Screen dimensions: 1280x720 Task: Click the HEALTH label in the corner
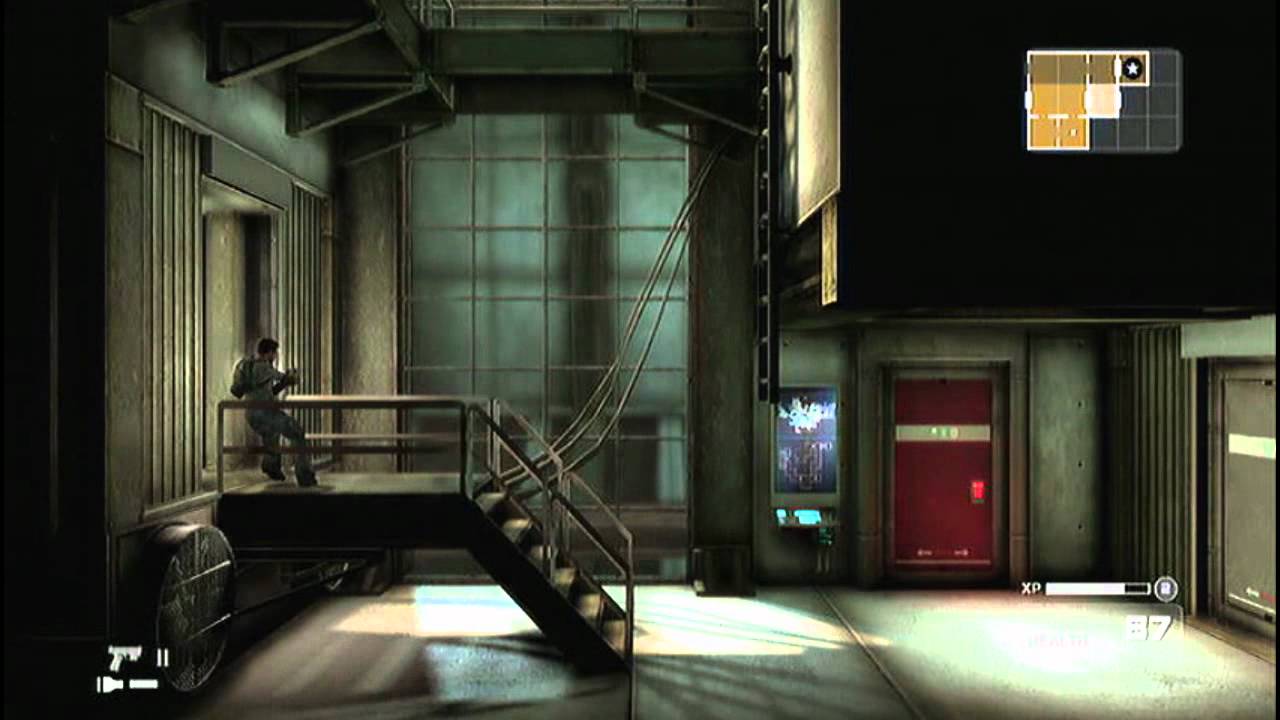click(x=1055, y=640)
